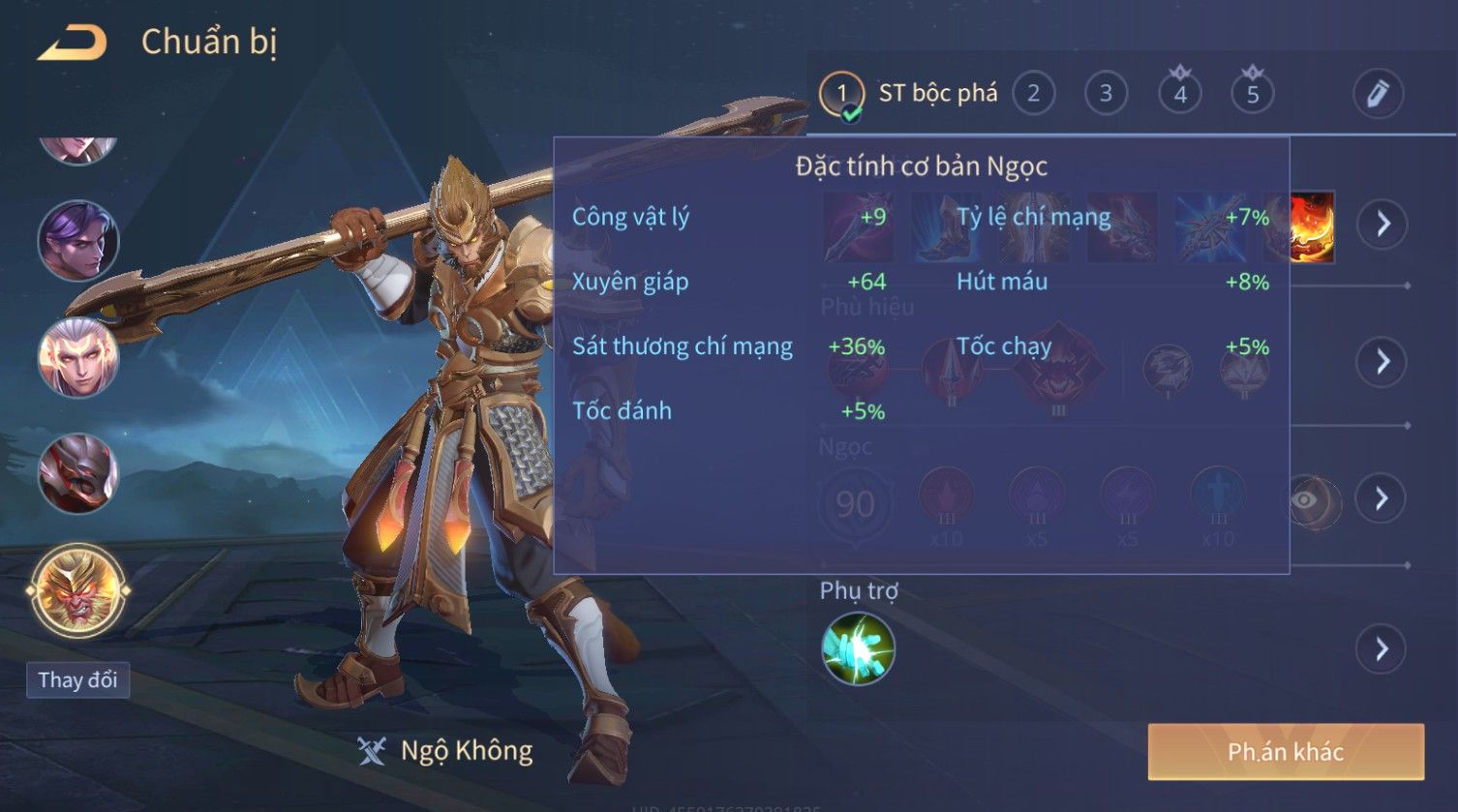Open the Phụ trợ selection arrow
The width and height of the screenshot is (1458, 812).
pos(1382,648)
